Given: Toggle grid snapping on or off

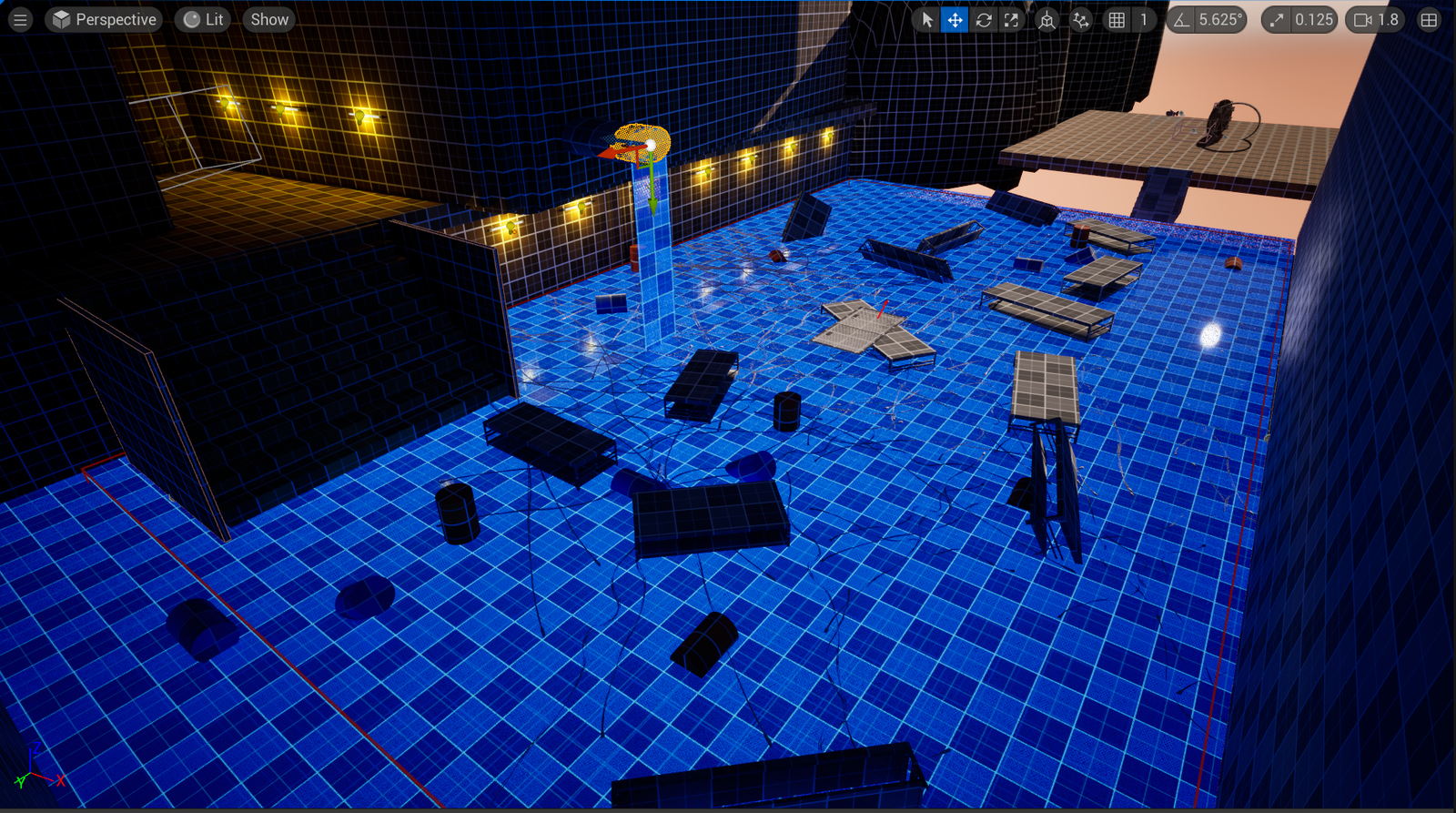Looking at the screenshot, I should [x=1117, y=19].
